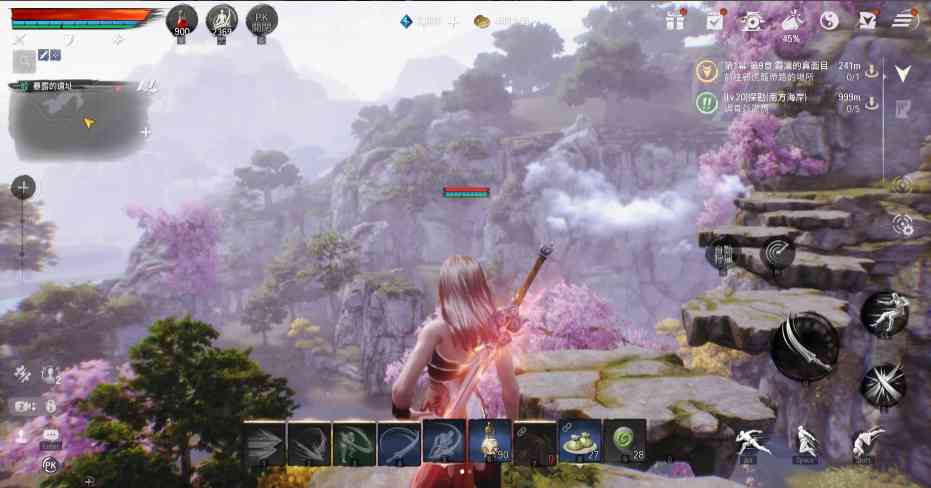Click the round plus button below the minimap
The image size is (931, 488).
[x=23, y=187]
